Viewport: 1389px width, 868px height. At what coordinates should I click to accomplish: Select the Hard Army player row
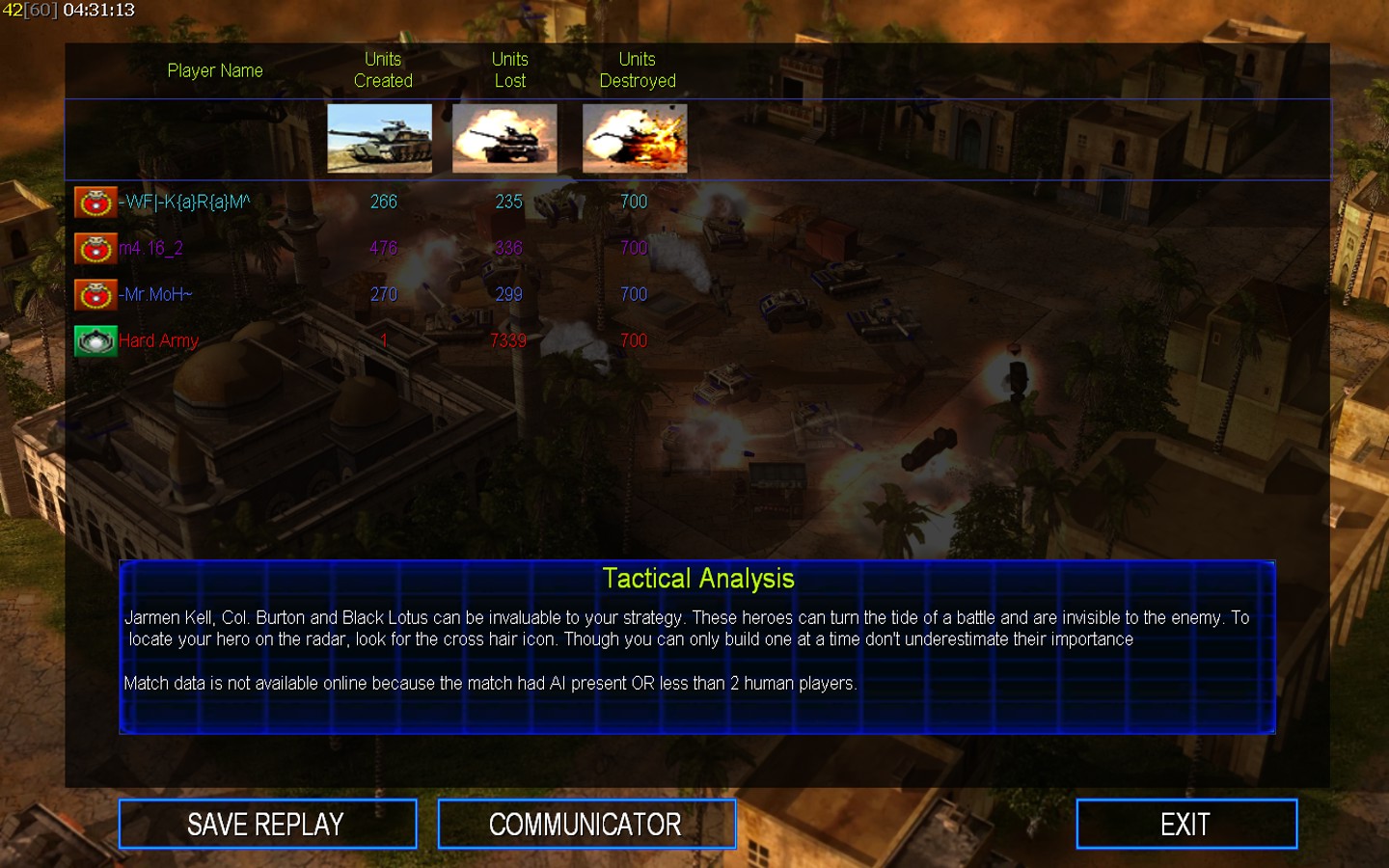point(158,340)
